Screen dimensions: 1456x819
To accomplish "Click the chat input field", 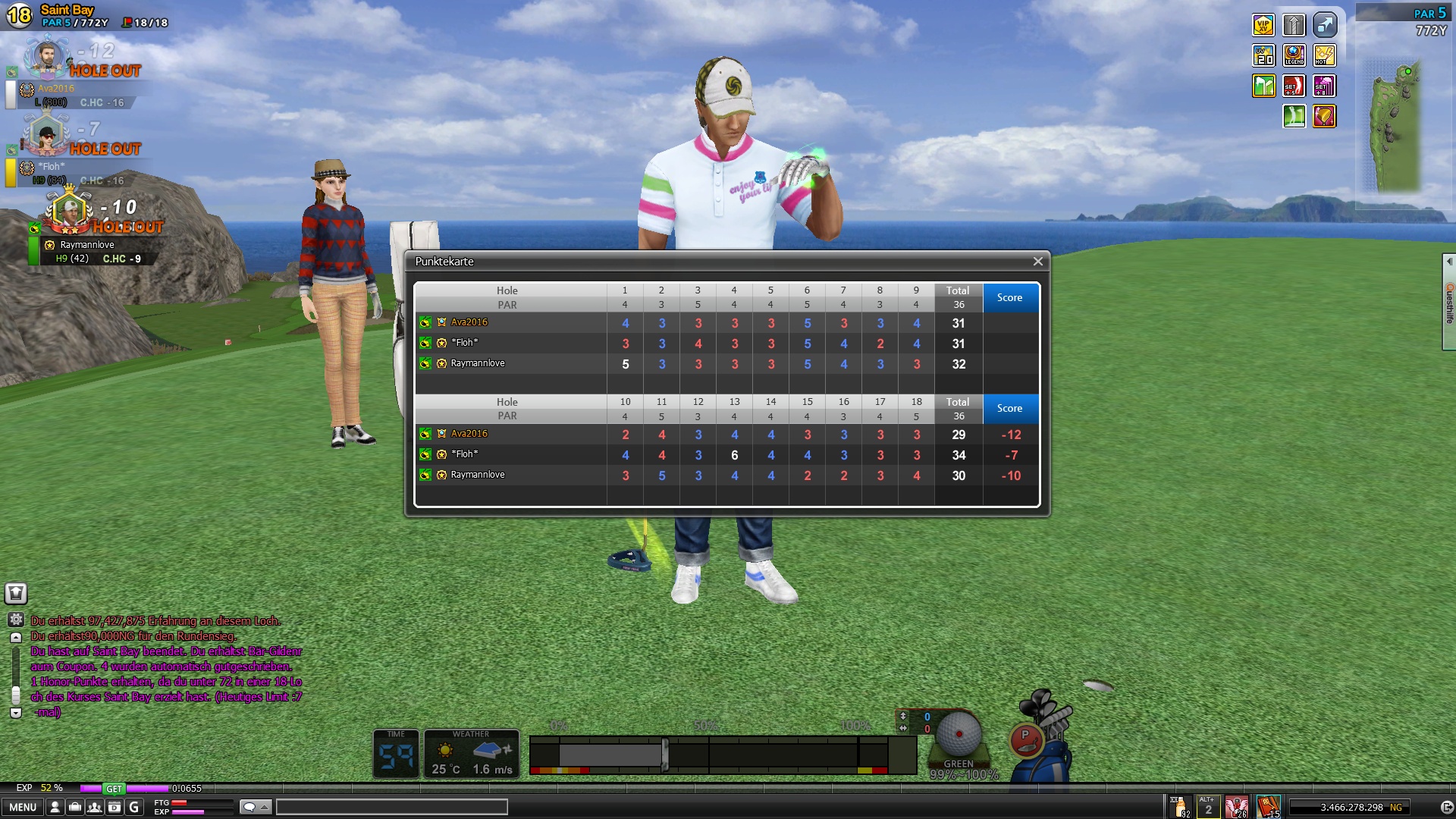I will (x=391, y=807).
